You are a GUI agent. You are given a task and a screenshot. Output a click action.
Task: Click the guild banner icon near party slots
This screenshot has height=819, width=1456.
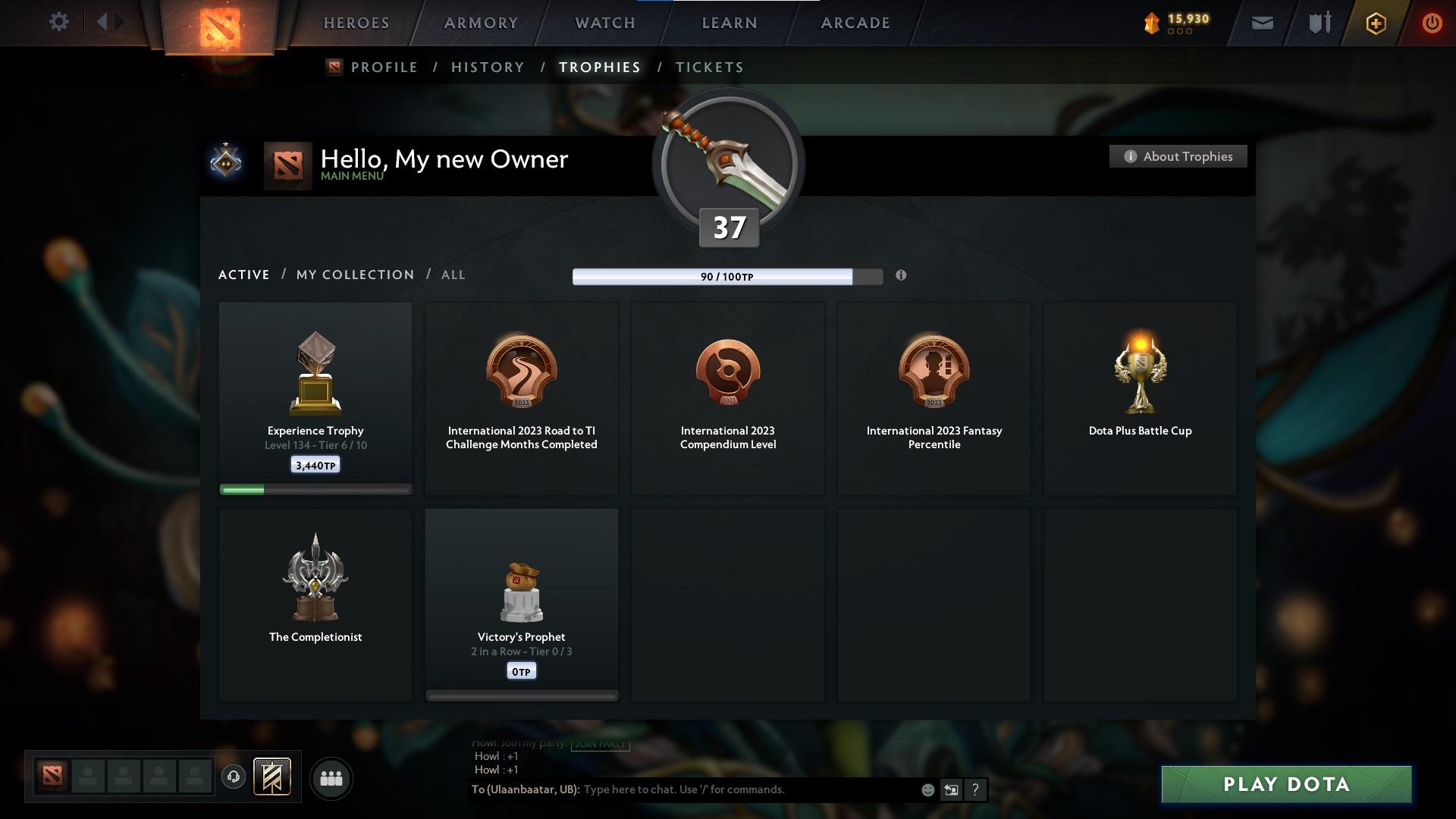[x=271, y=778]
